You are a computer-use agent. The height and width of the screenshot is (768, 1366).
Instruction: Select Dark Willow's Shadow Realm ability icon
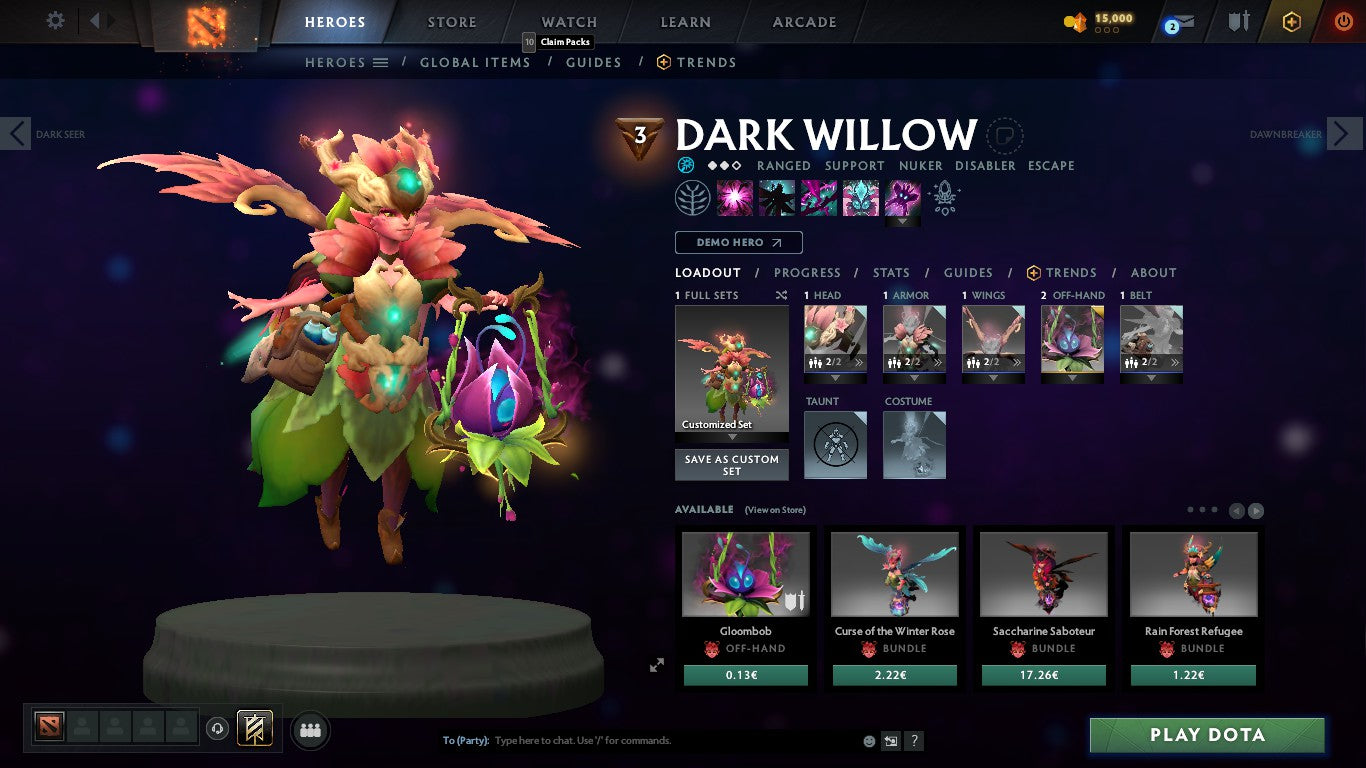[777, 197]
